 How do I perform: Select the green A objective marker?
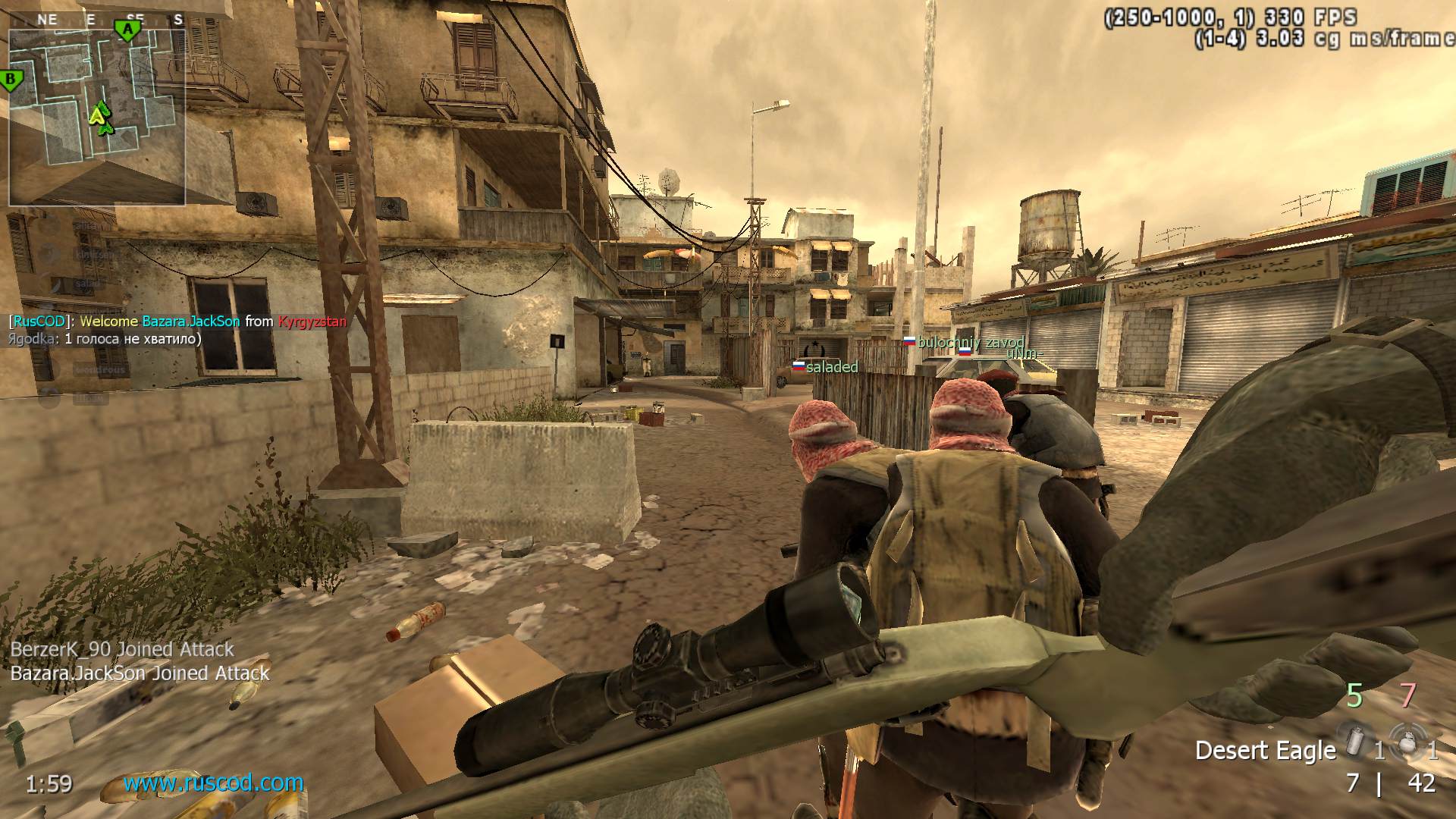128,30
